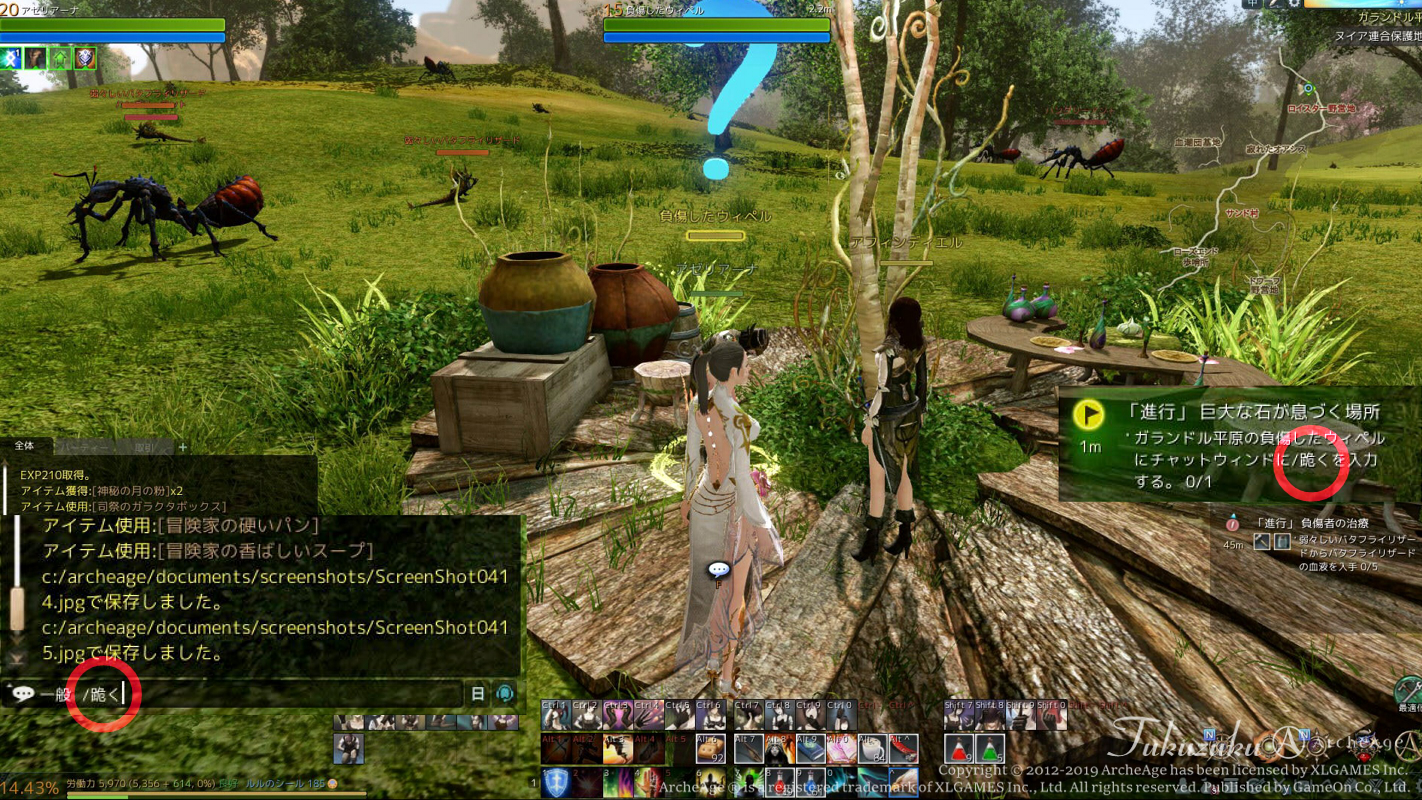Image resolution: width=1422 pixels, height=800 pixels.
Task: Switch to the パーティー chat tab
Action: 84,446
